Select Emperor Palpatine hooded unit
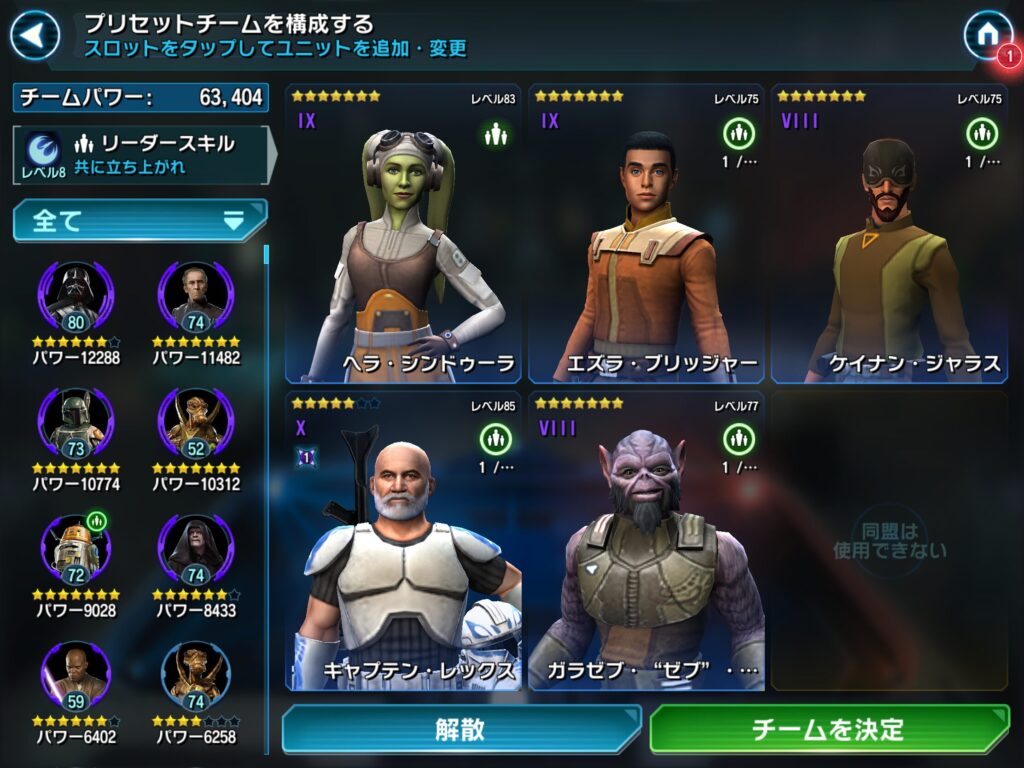The height and width of the screenshot is (768, 1024). 196,550
